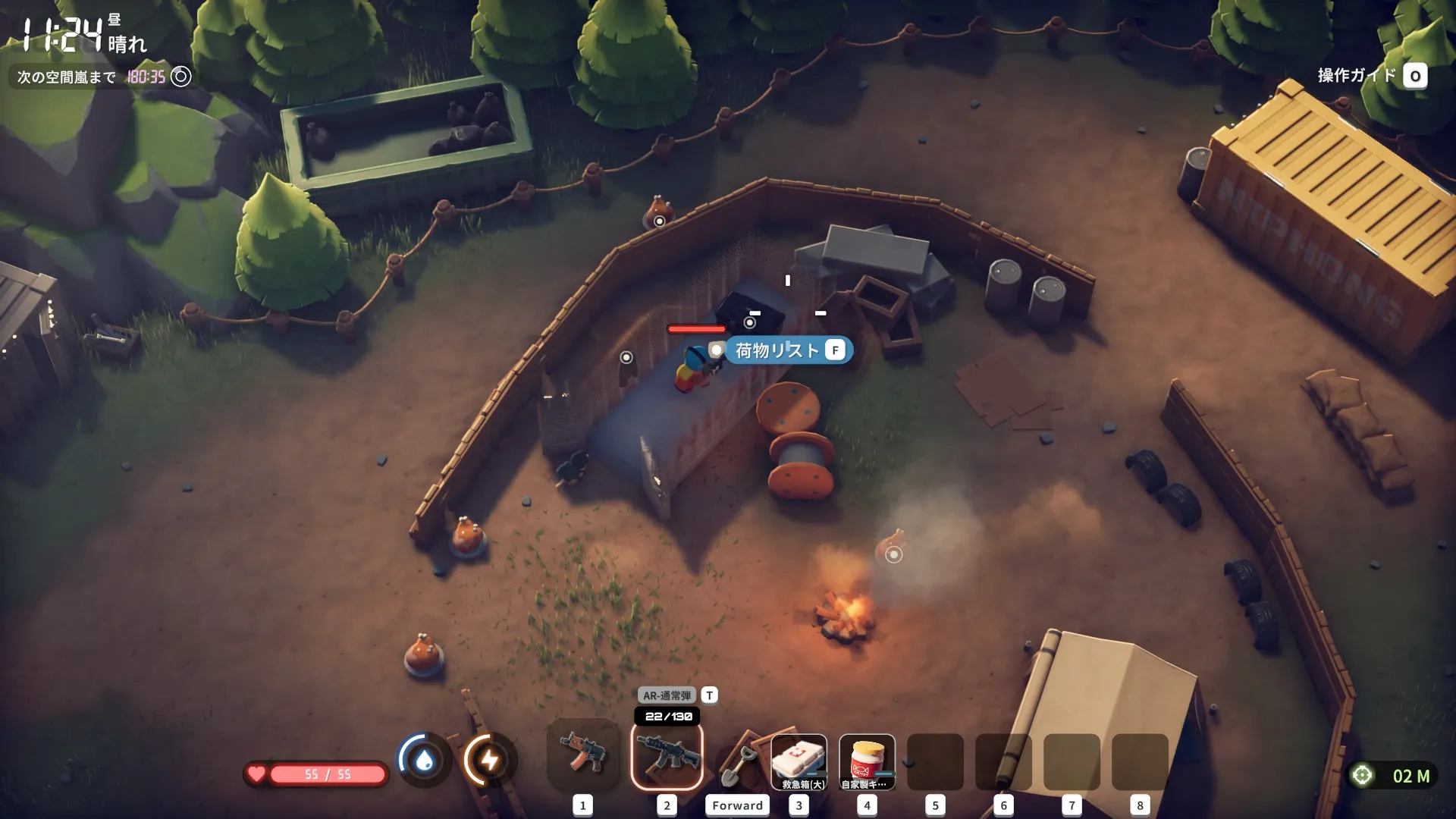Click the space storm countdown icon
This screenshot has width=1456, height=819.
tap(181, 77)
